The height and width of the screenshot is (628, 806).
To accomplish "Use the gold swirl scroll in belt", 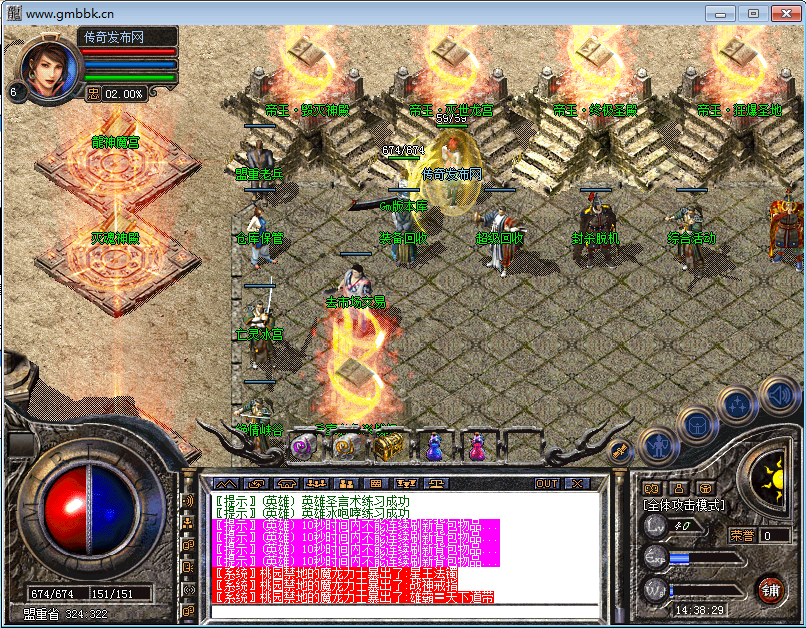I will pyautogui.click(x=345, y=446).
